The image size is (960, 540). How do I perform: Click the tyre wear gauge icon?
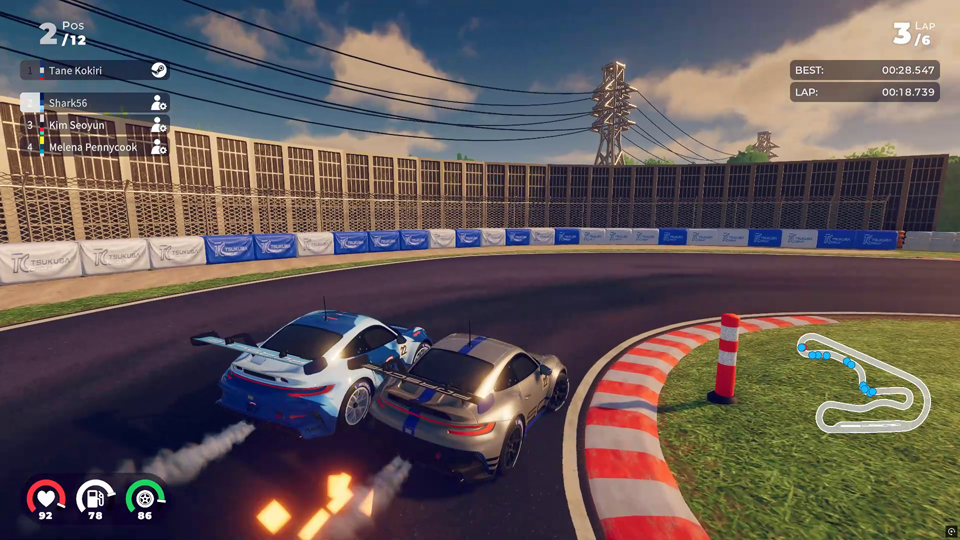145,496
